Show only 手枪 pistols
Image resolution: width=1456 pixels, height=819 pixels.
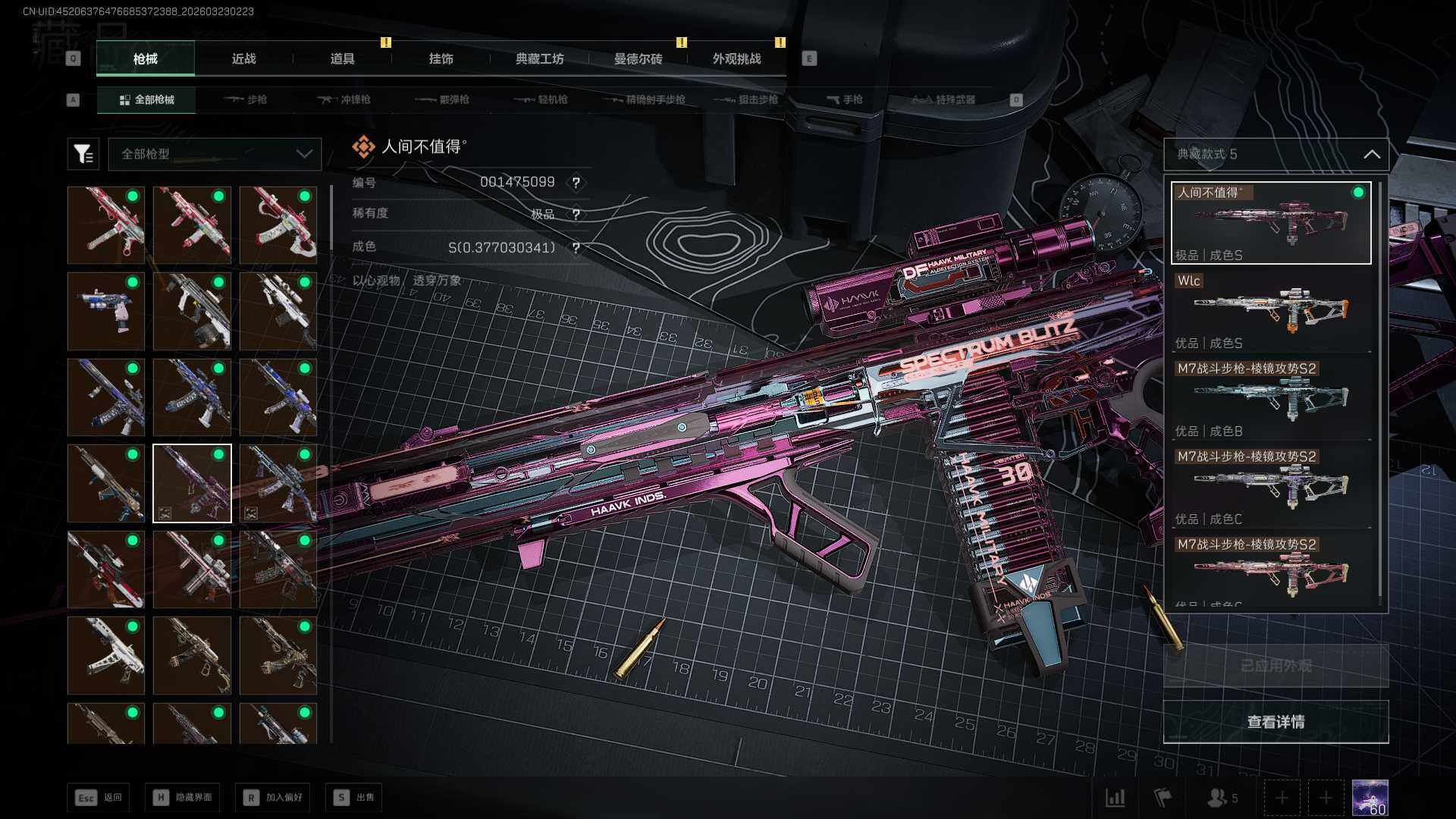pos(844,99)
